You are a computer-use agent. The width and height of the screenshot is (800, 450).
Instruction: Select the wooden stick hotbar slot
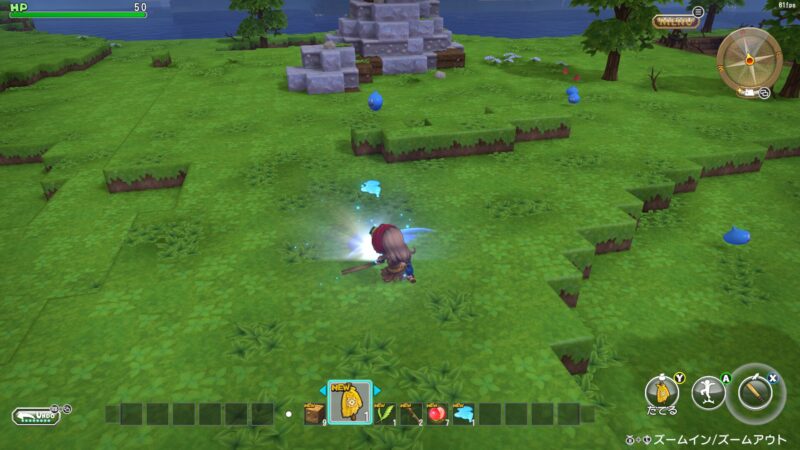click(411, 413)
